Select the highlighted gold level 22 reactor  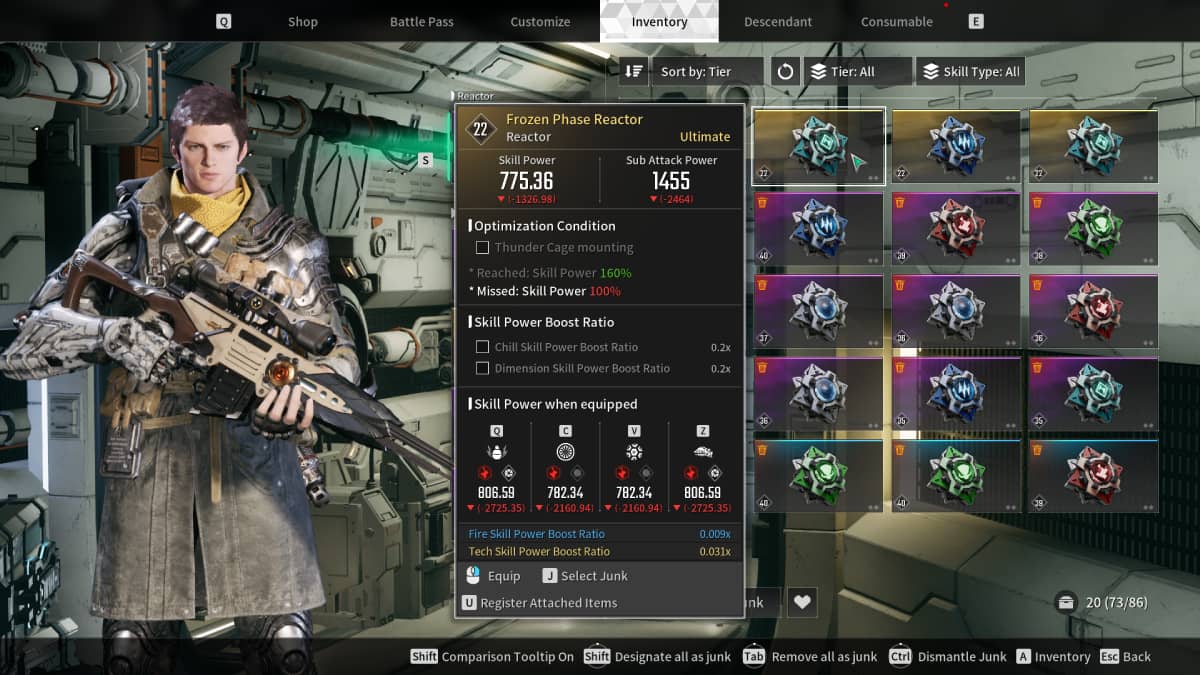click(818, 146)
